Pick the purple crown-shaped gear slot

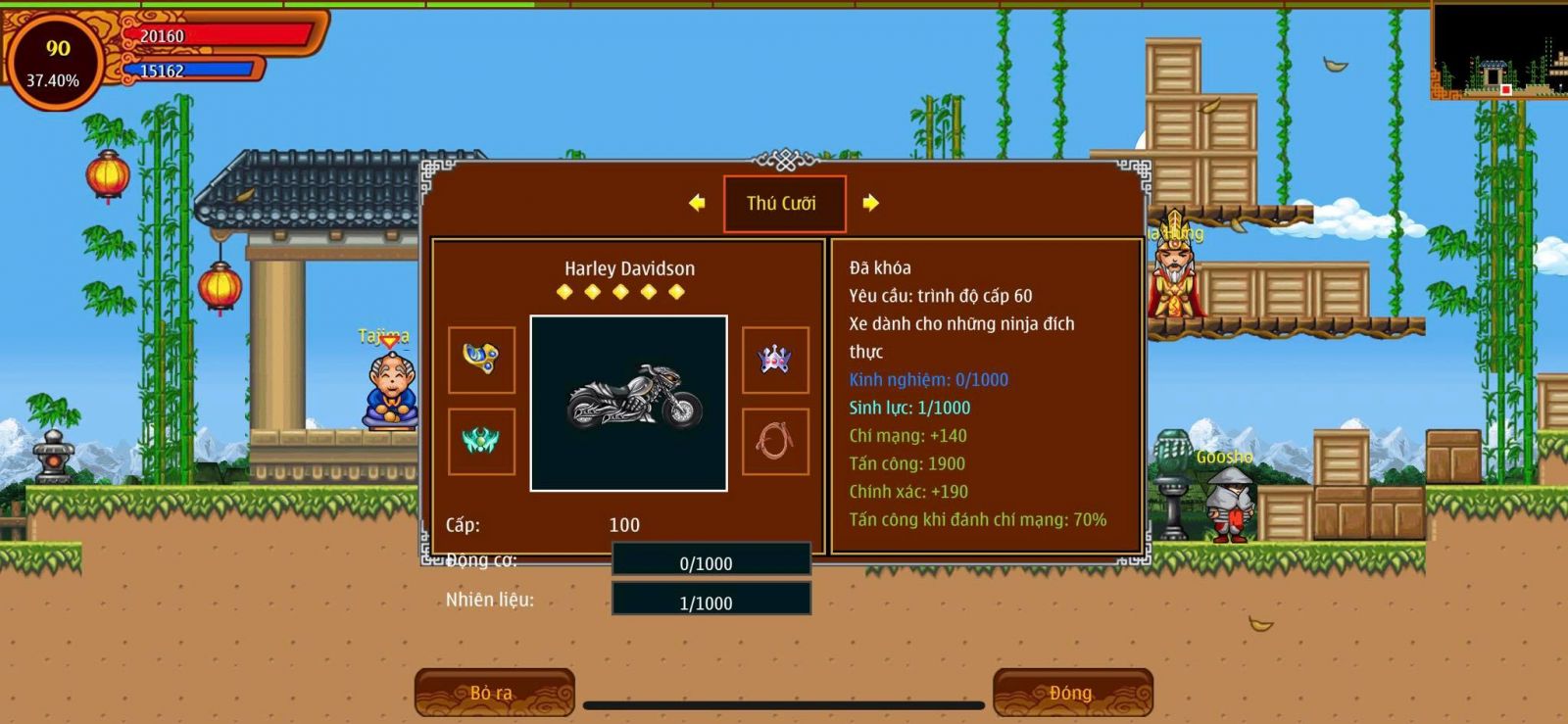click(775, 360)
